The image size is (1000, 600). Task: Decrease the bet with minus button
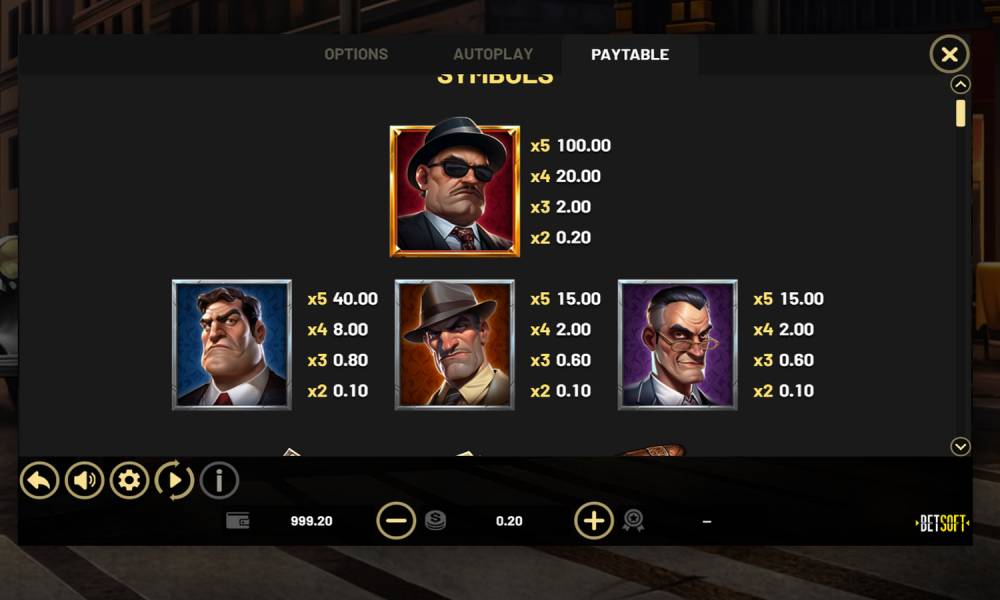pos(396,521)
